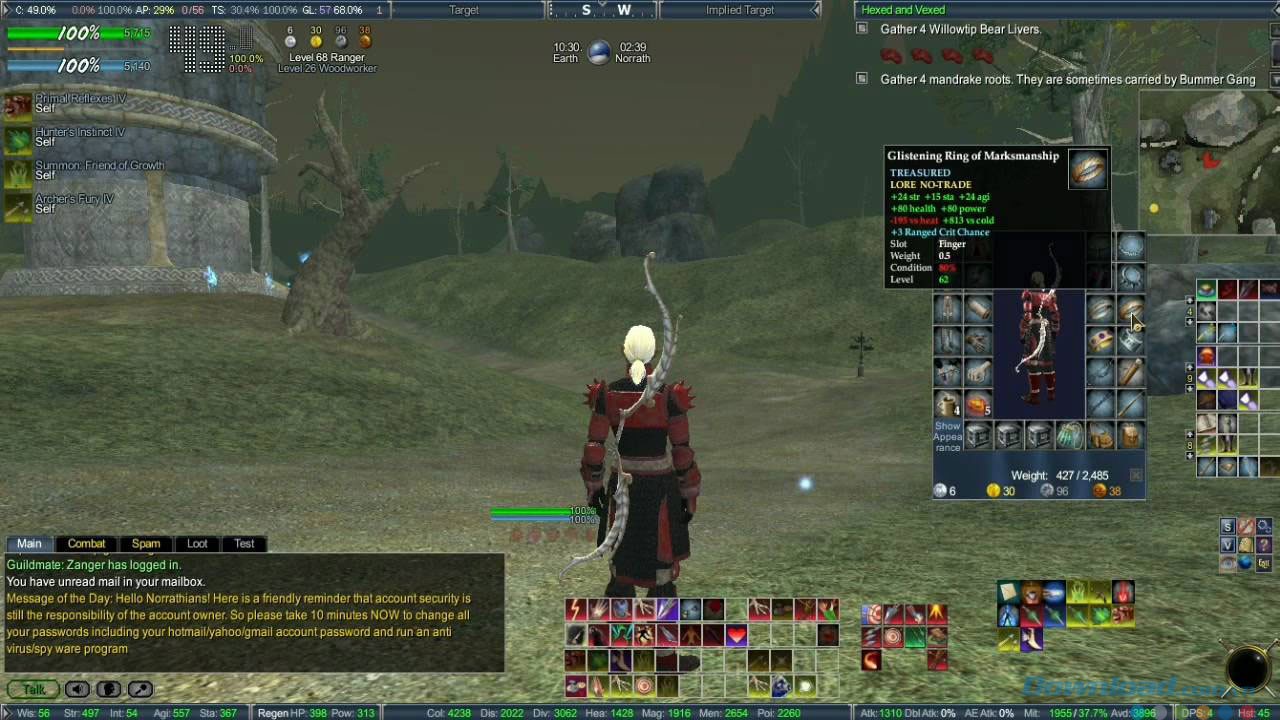Click the Primal Reflexes IV buff icon
1280x720 pixels.
tap(18, 105)
